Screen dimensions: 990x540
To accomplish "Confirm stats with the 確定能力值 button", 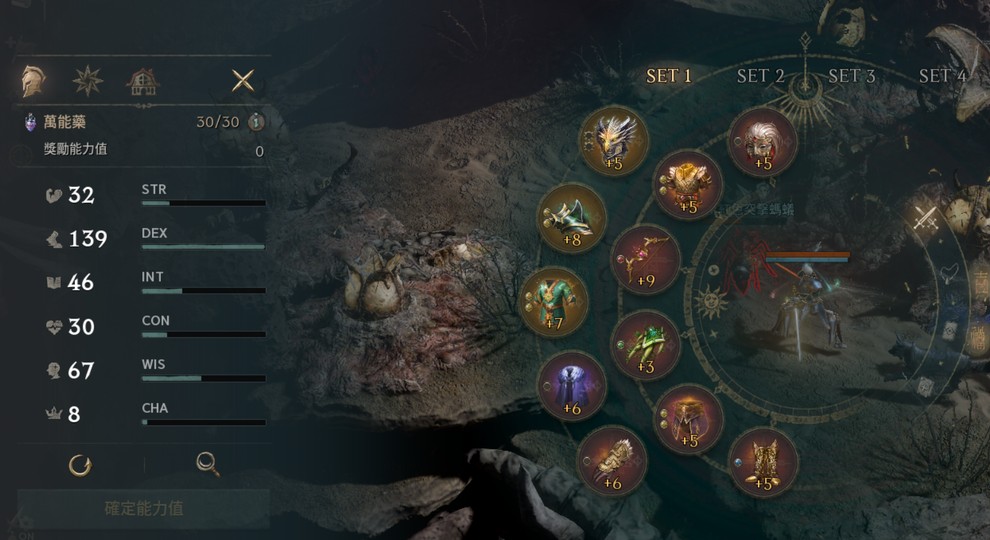I will (144, 508).
